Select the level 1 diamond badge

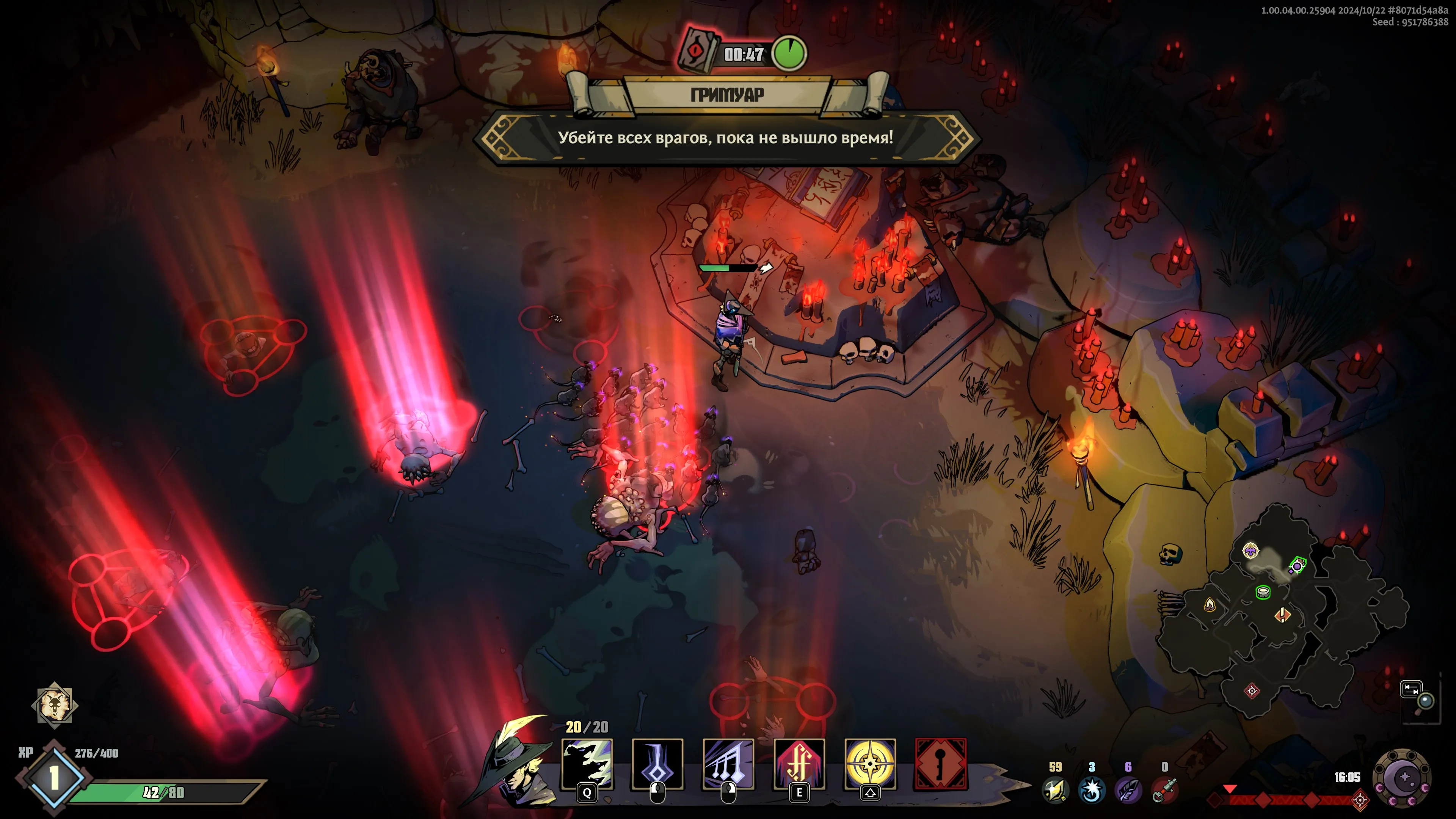pyautogui.click(x=54, y=778)
